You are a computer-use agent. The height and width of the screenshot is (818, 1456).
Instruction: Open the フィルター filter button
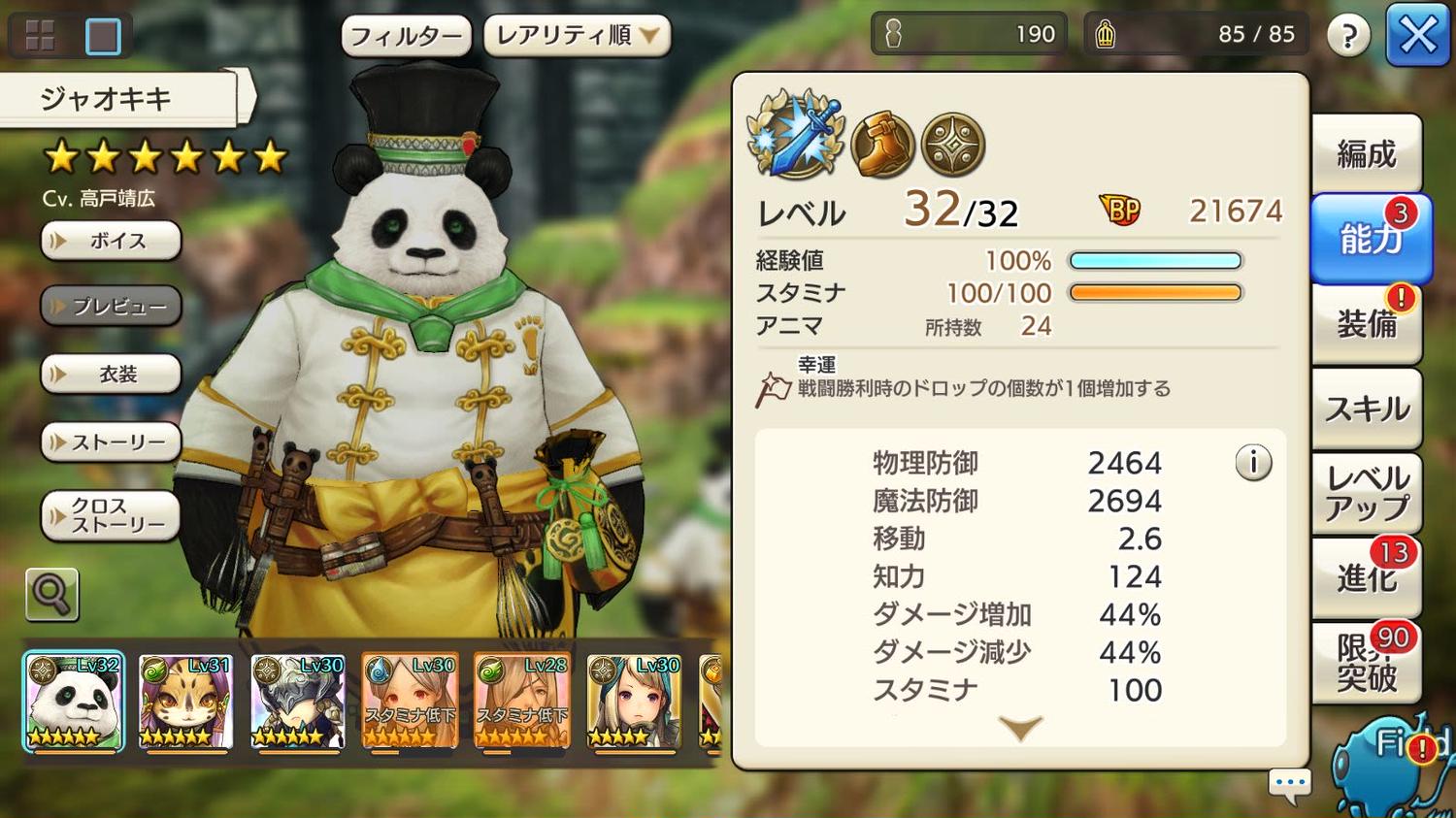[406, 37]
